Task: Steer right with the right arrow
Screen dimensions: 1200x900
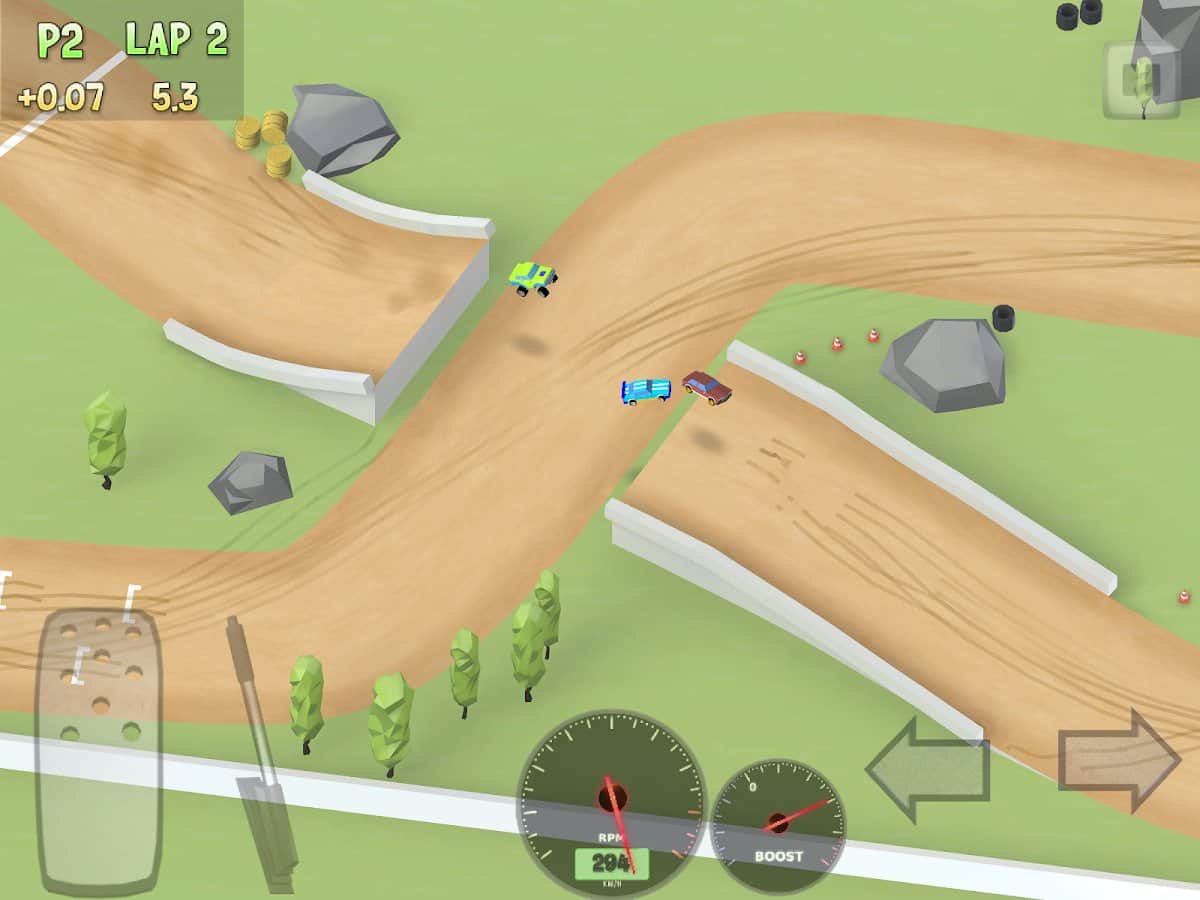Action: tap(1120, 761)
